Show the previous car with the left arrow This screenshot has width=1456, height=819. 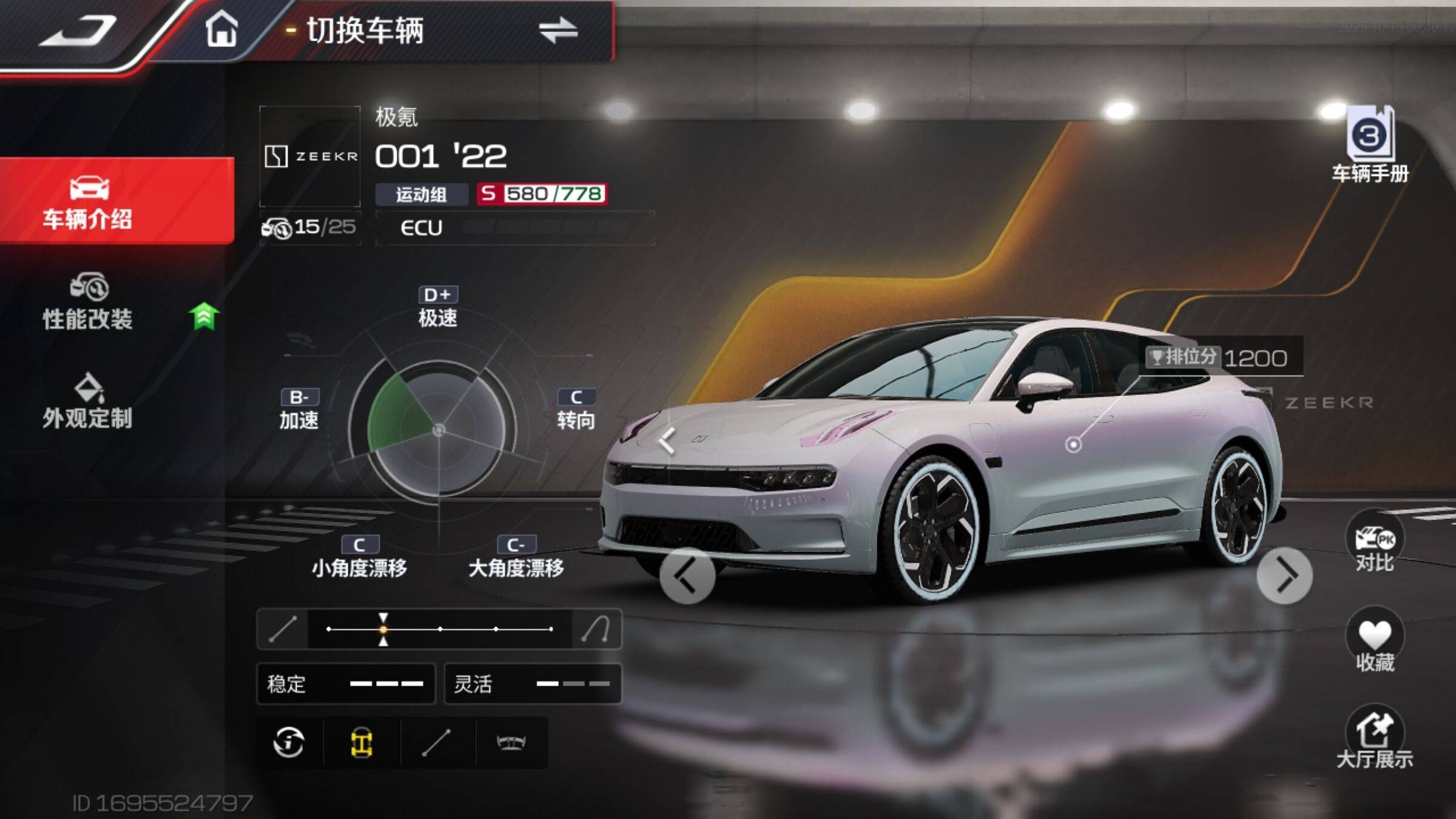687,576
